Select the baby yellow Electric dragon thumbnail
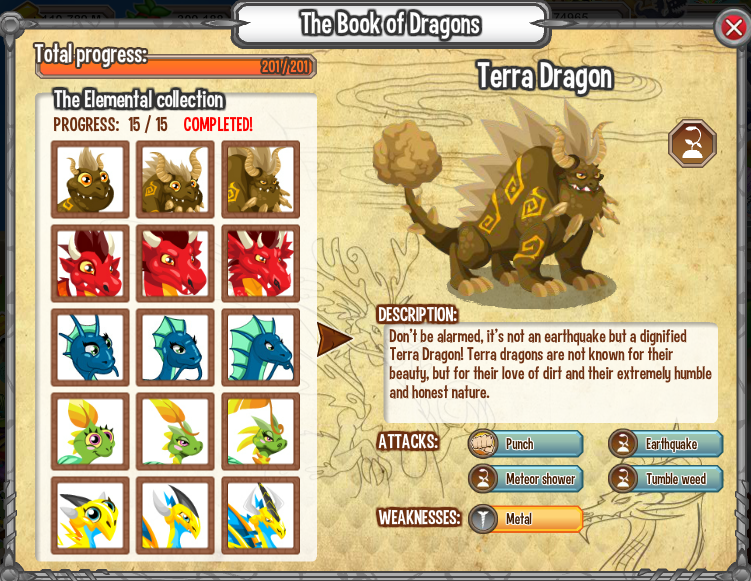The width and height of the screenshot is (751, 581). click(91, 515)
